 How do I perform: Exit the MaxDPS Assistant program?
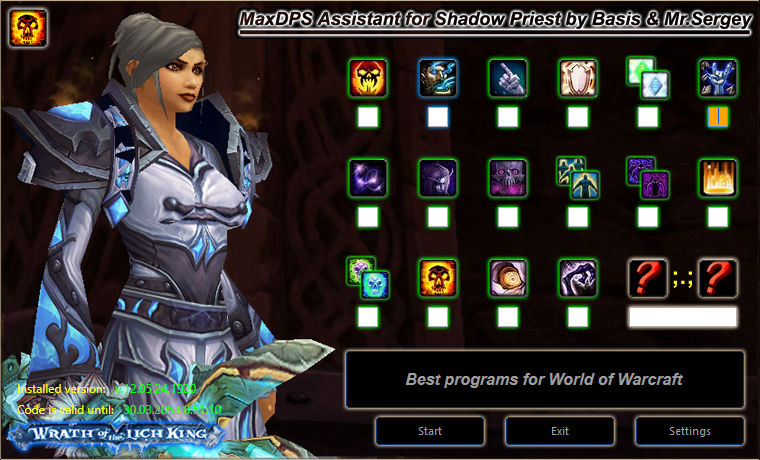[x=560, y=431]
